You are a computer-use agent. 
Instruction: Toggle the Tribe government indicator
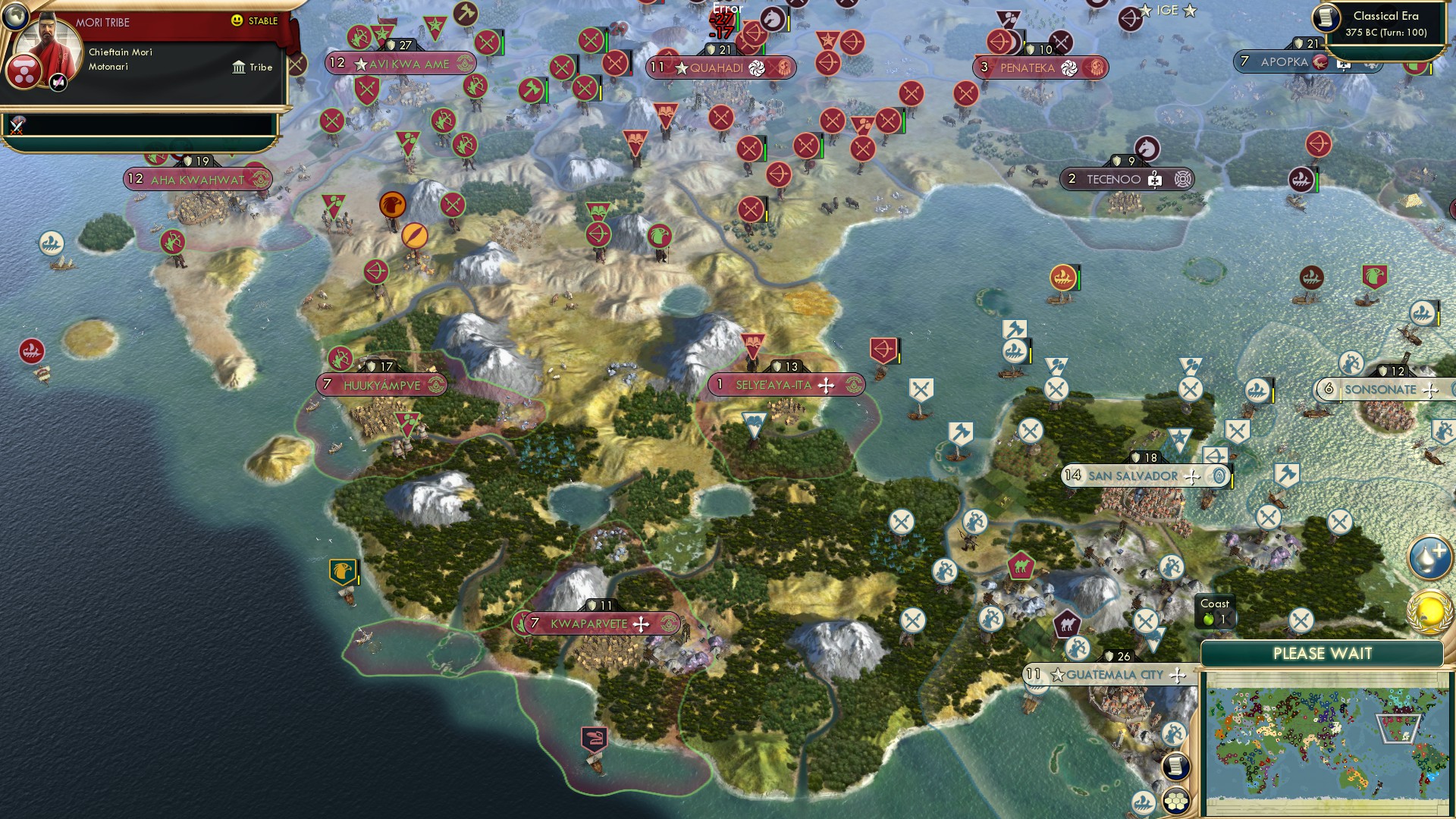point(250,67)
